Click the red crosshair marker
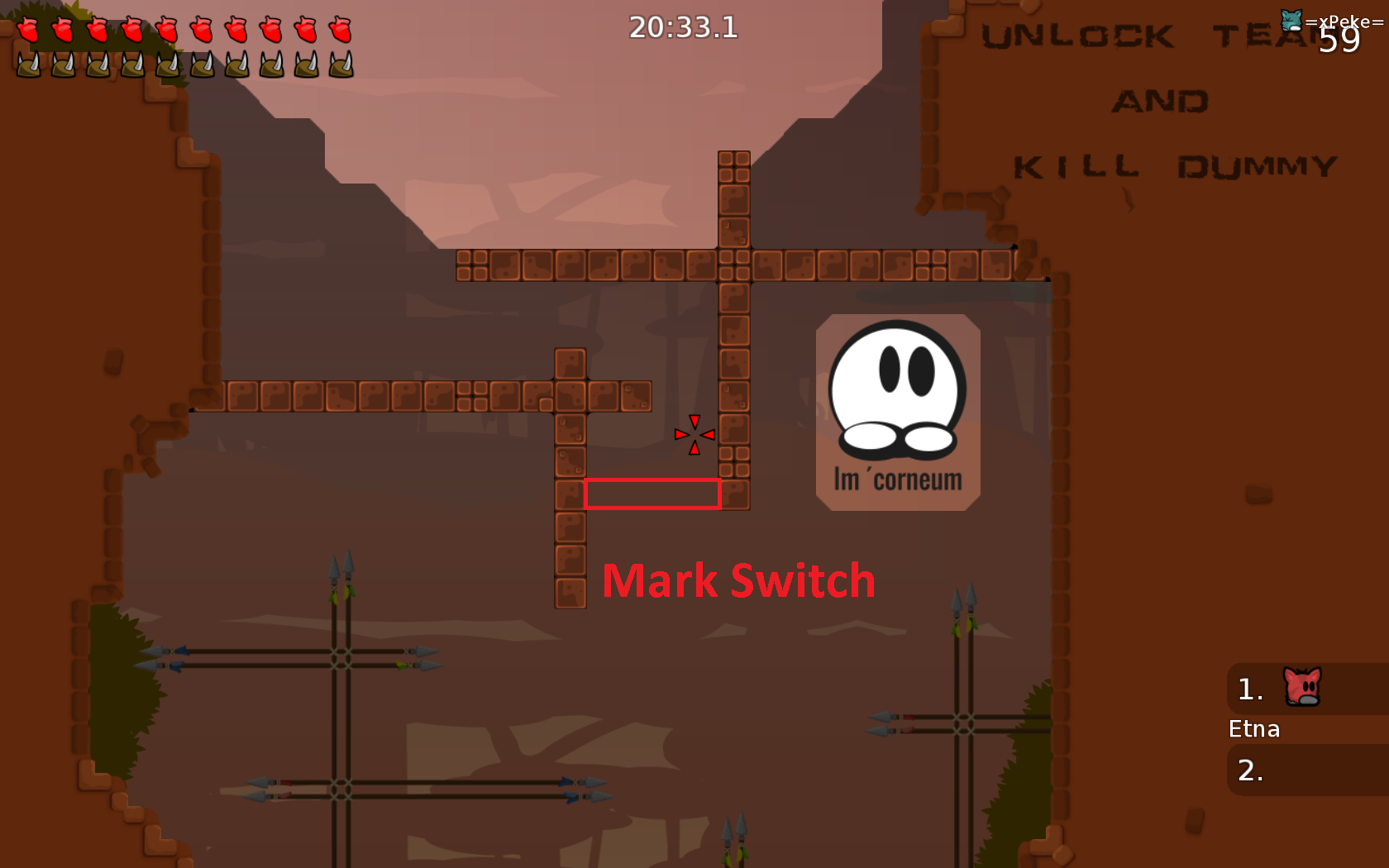The height and width of the screenshot is (868, 1389). [694, 434]
